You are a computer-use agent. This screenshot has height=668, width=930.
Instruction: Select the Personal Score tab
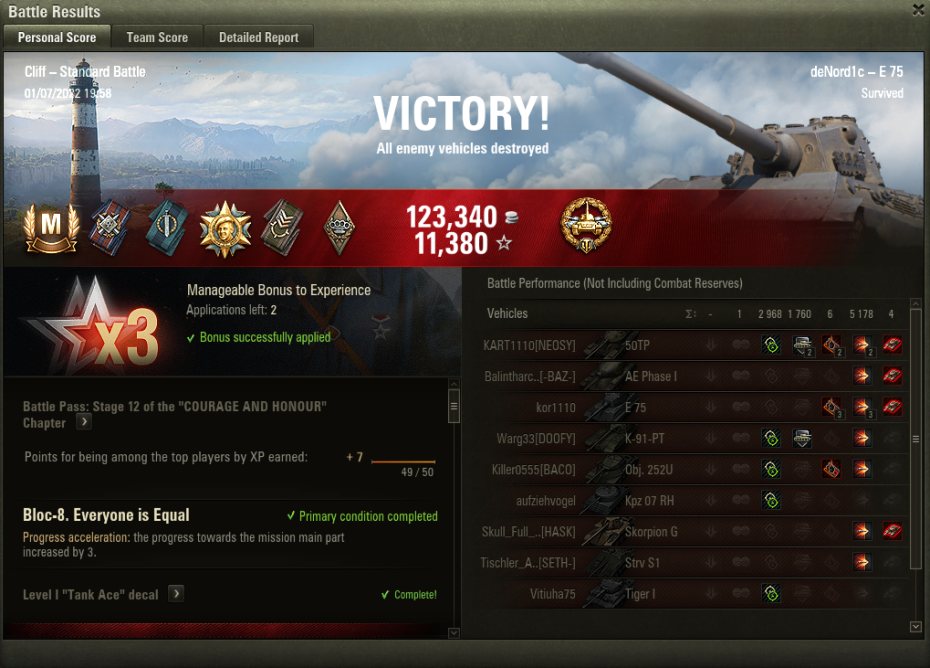pos(57,37)
